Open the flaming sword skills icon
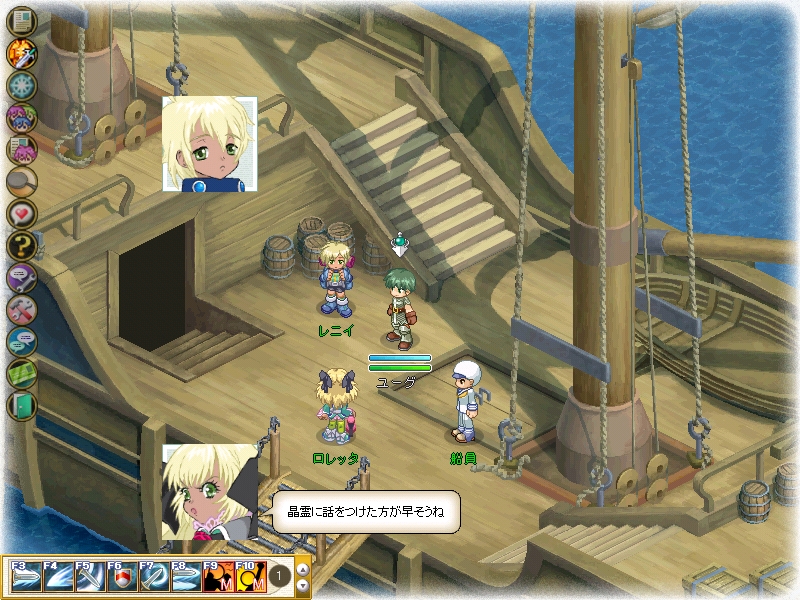The height and width of the screenshot is (600, 800). click(x=21, y=52)
